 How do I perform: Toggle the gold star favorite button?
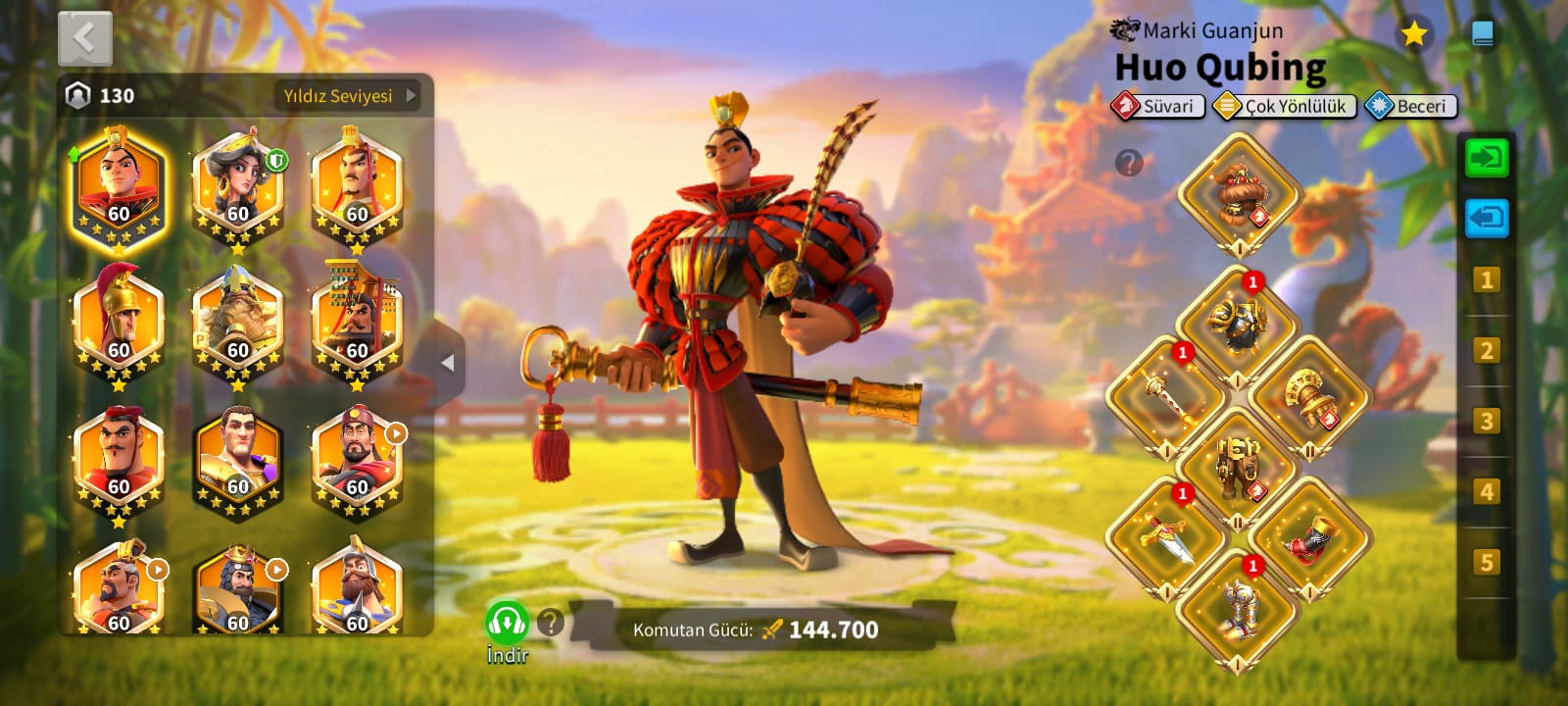pyautogui.click(x=1413, y=35)
